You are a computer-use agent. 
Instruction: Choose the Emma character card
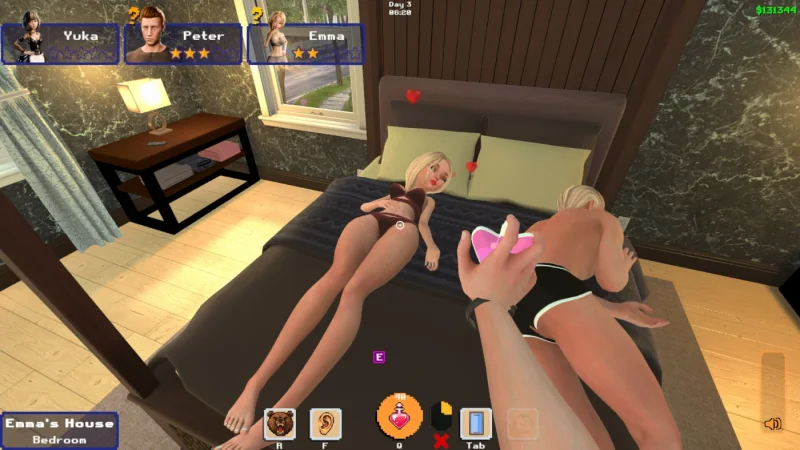(306, 43)
